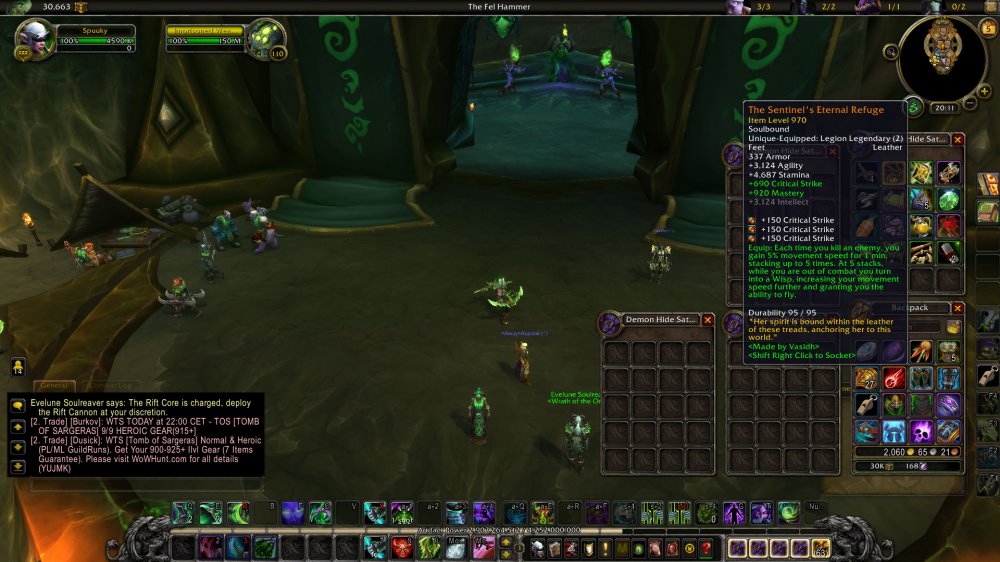Click the red question mark help button
Image resolution: width=1000 pixels, height=562 pixels.
[x=706, y=548]
